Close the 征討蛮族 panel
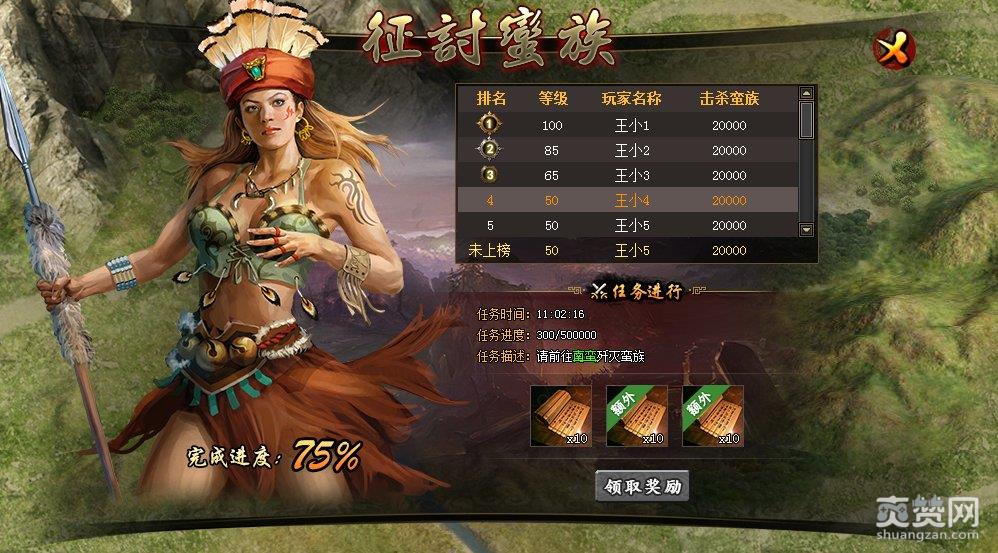Viewport: 998px width, 553px height. click(889, 48)
